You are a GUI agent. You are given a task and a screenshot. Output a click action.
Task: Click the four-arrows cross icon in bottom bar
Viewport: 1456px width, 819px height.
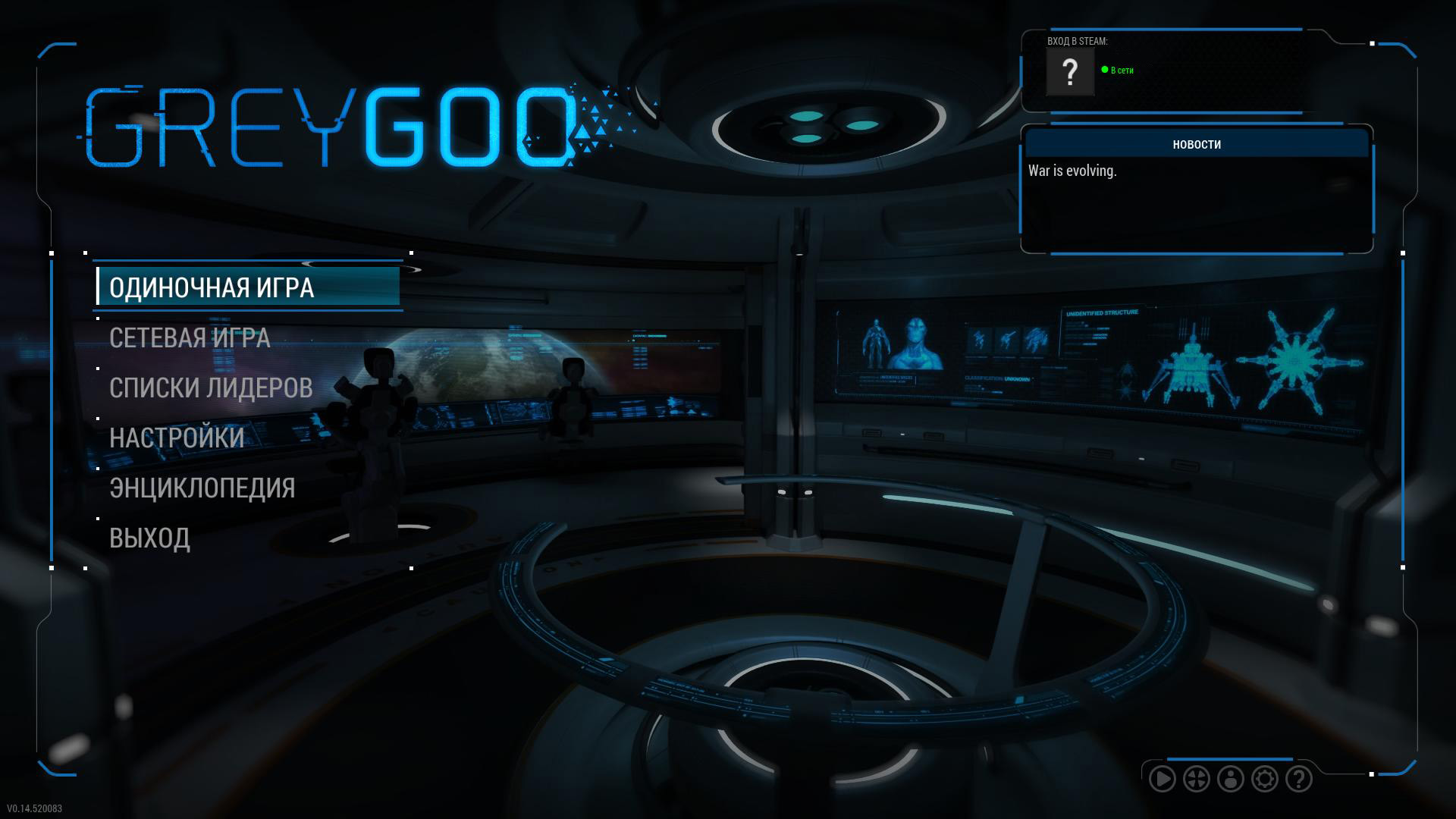coord(1197,779)
